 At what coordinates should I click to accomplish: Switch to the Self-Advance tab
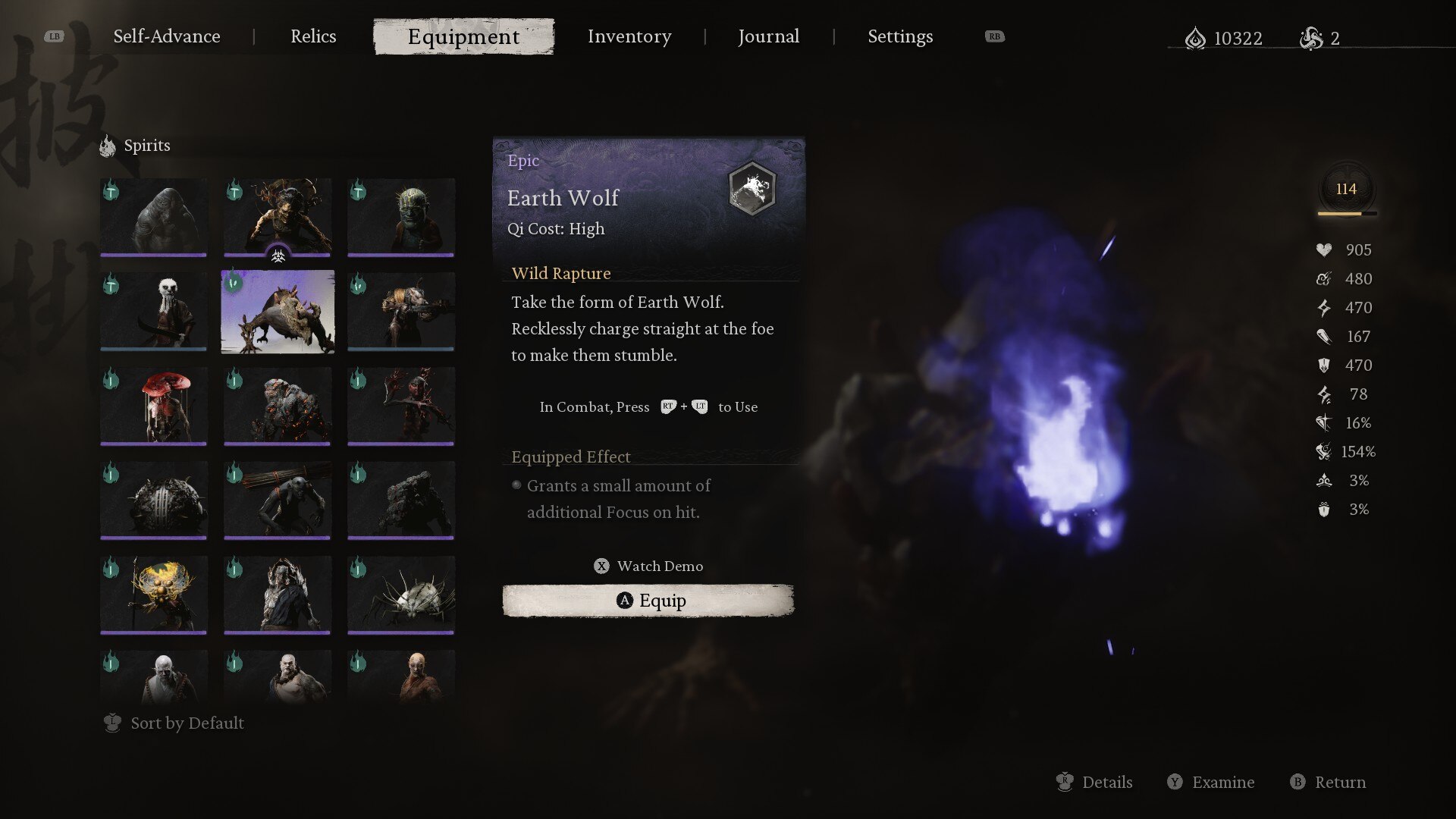tap(167, 36)
